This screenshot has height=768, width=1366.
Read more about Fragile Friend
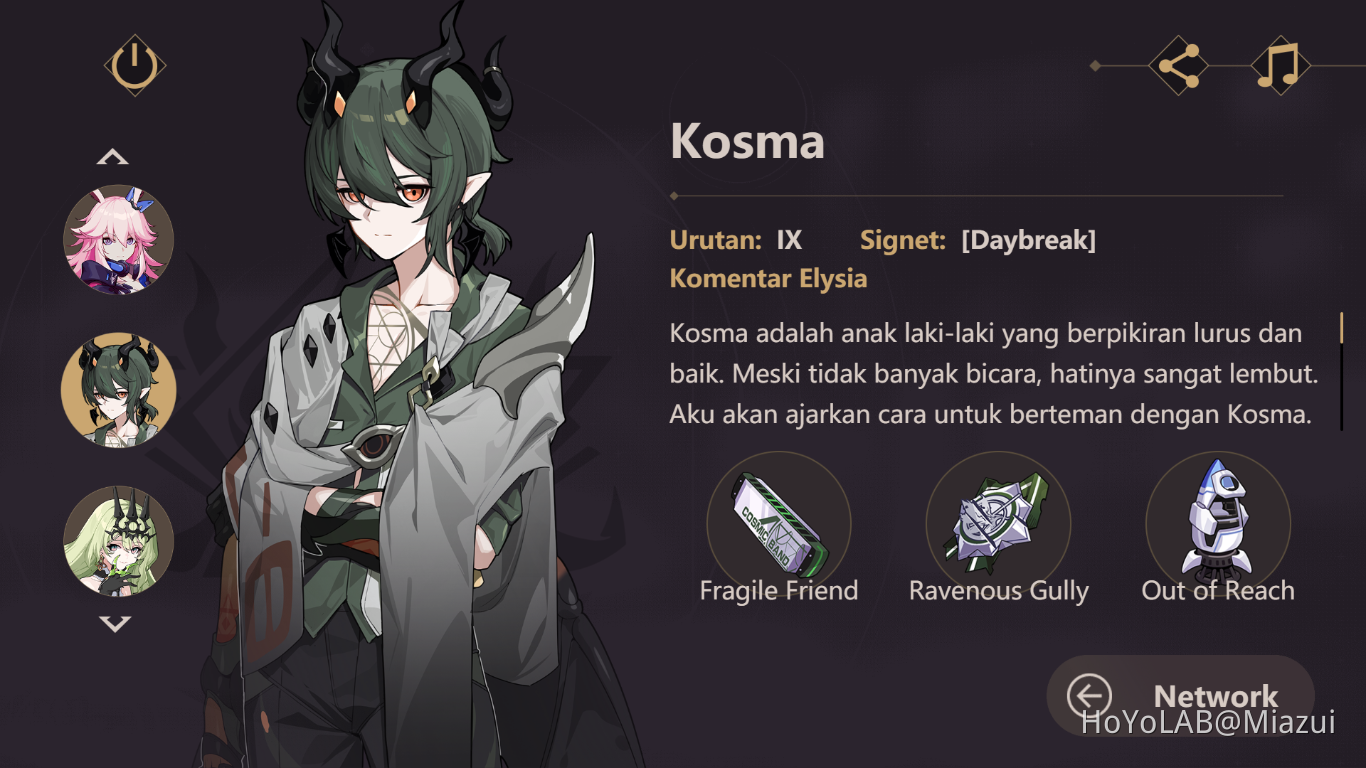click(779, 590)
